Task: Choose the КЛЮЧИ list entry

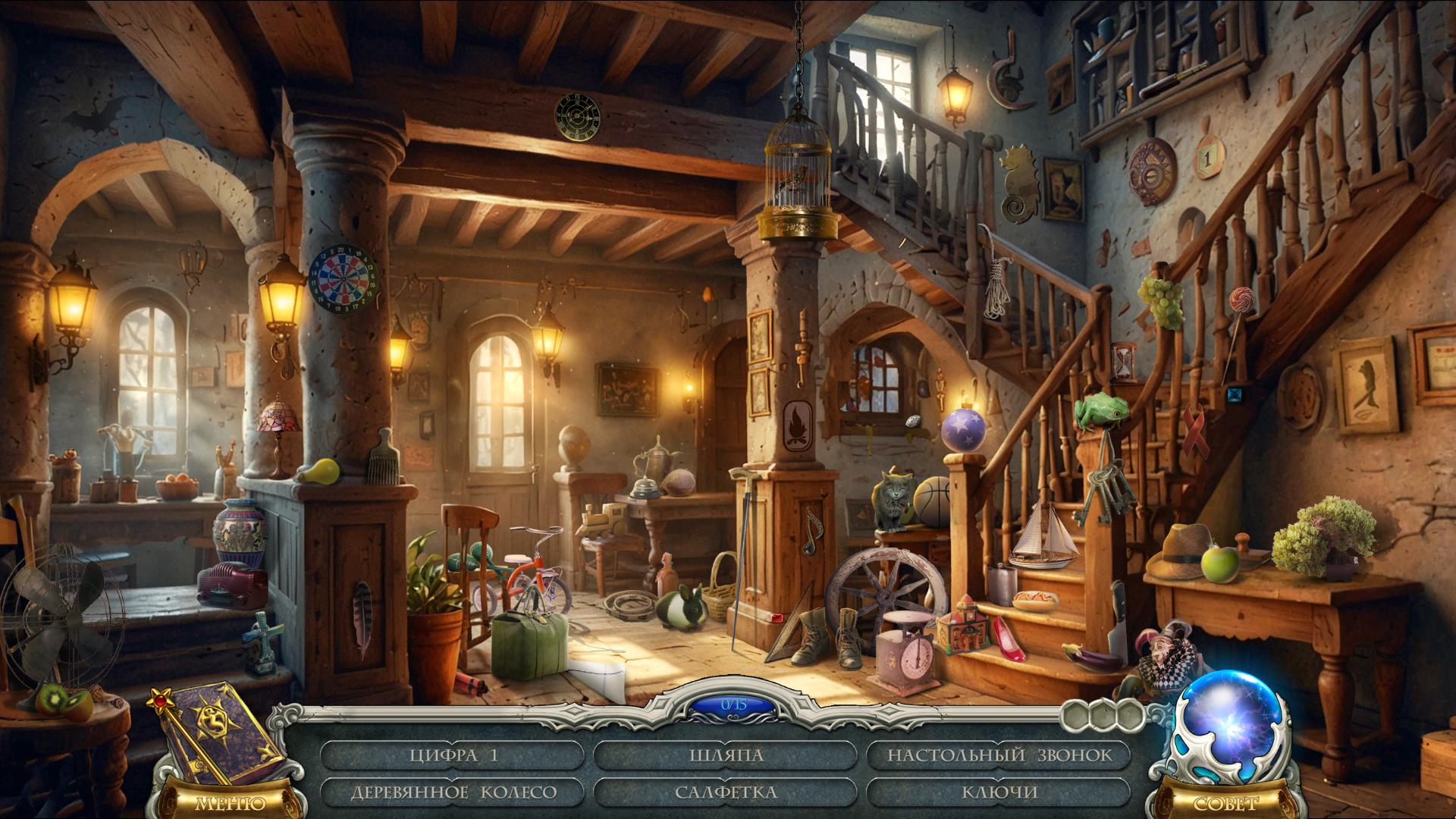Action: pos(999,792)
